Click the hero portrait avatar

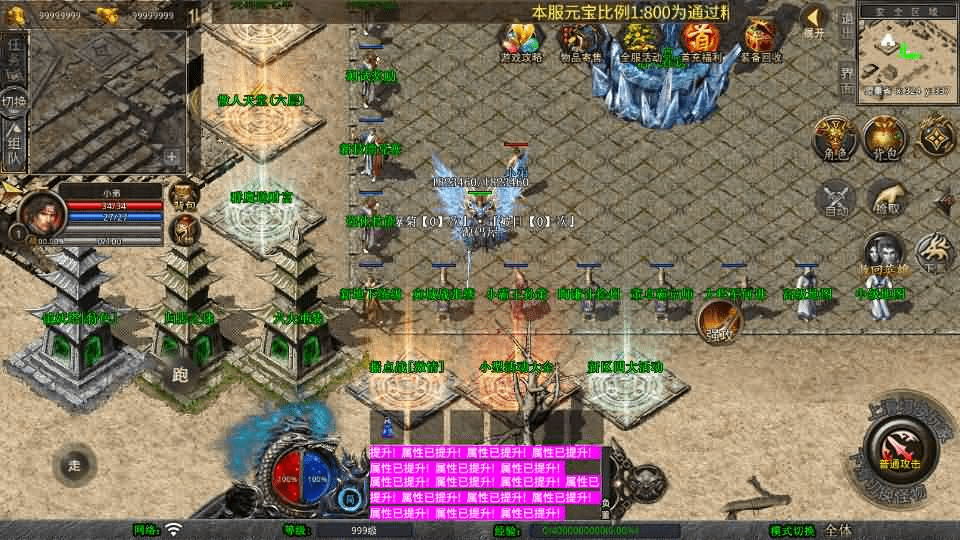pyautogui.click(x=42, y=213)
